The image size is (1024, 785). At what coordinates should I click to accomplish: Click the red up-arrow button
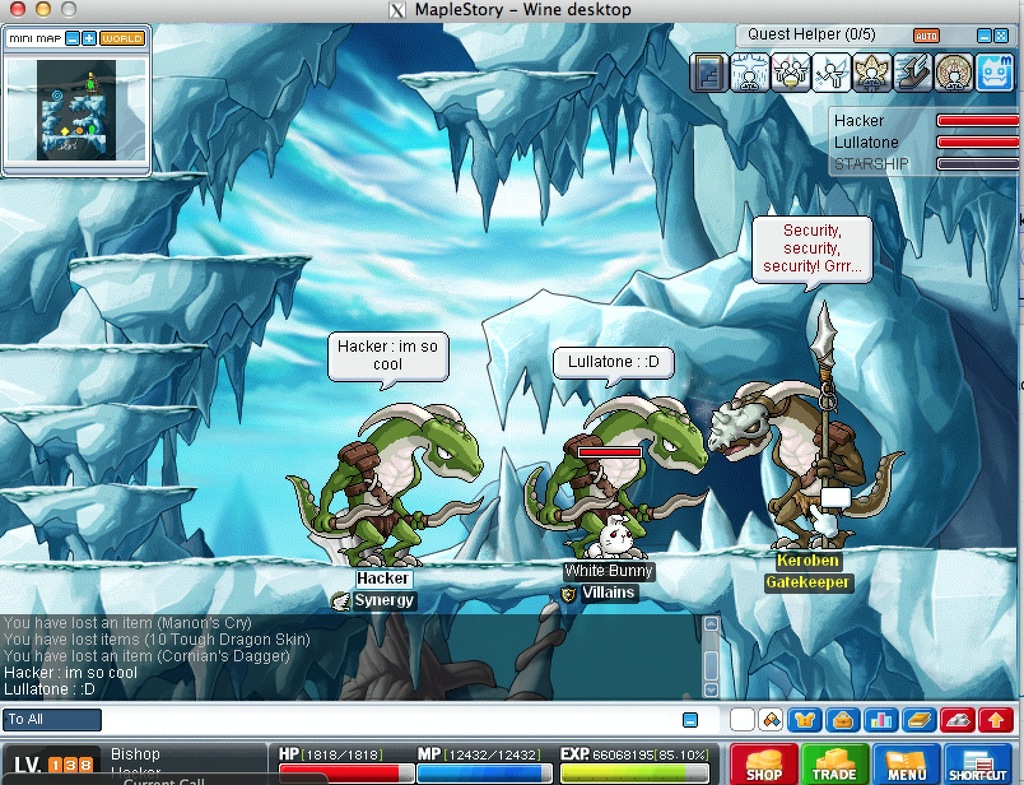(996, 720)
